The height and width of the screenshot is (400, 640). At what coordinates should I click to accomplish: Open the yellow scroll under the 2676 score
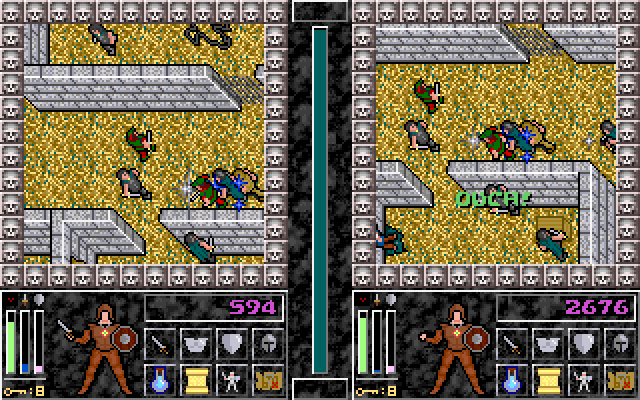(x=547, y=379)
